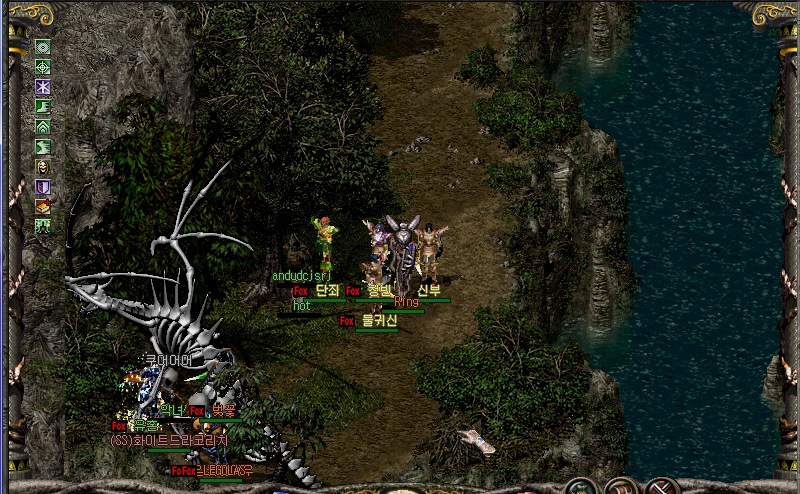The image size is (800, 494).
Task: Click the green glowing figure icon
Action: pyautogui.click(x=43, y=226)
